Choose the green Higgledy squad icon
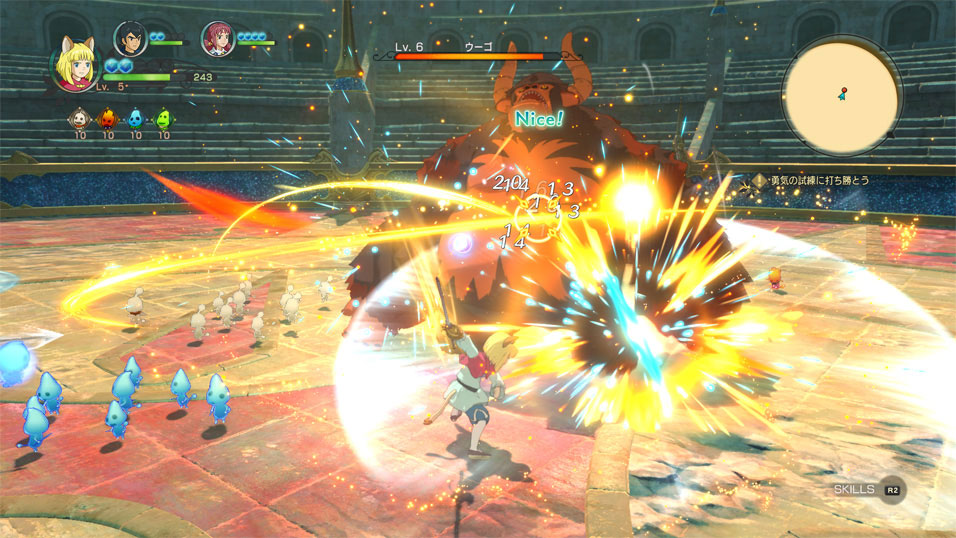Screen dimensions: 956x538 [x=163, y=119]
